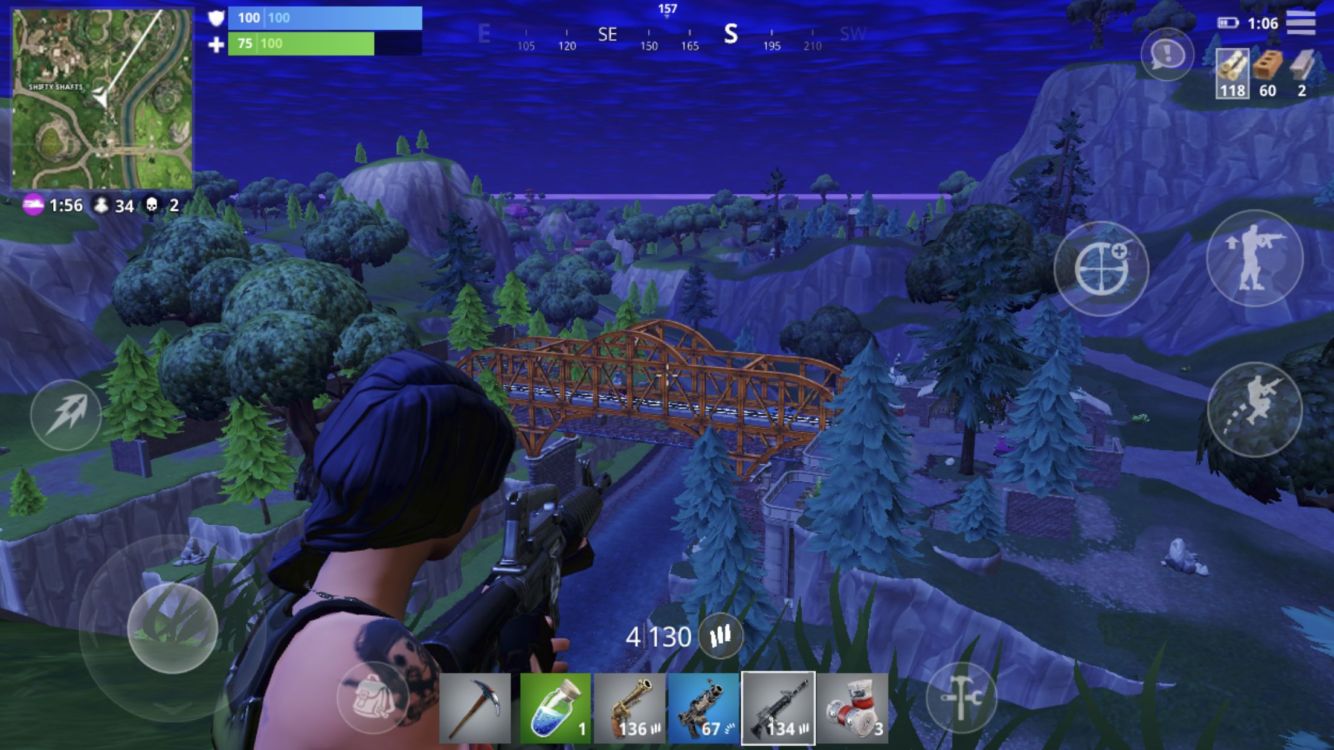Select the wood building material
Viewport: 1334px width, 750px height.
tap(1232, 73)
